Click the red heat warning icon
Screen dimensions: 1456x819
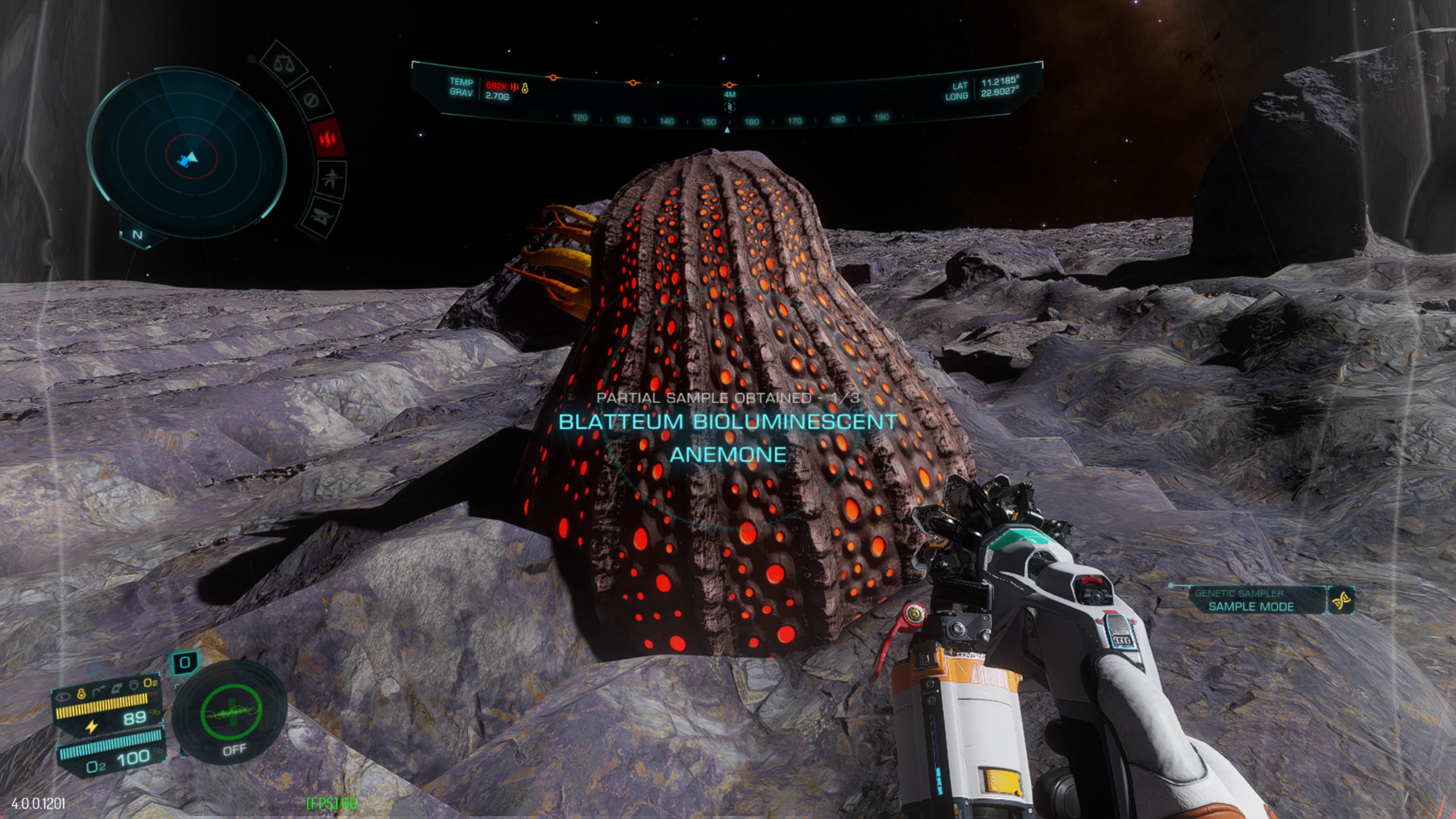click(x=328, y=139)
